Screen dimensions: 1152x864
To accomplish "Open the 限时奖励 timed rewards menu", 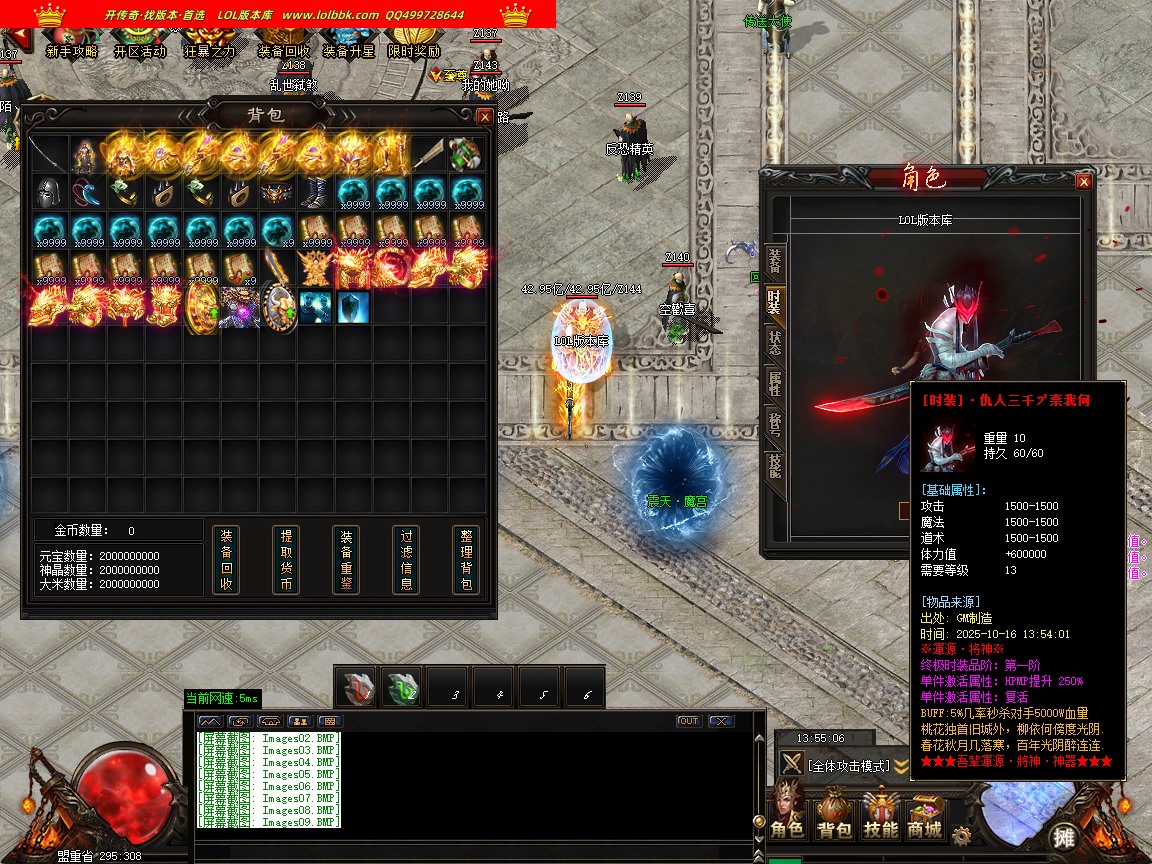I will coord(414,45).
